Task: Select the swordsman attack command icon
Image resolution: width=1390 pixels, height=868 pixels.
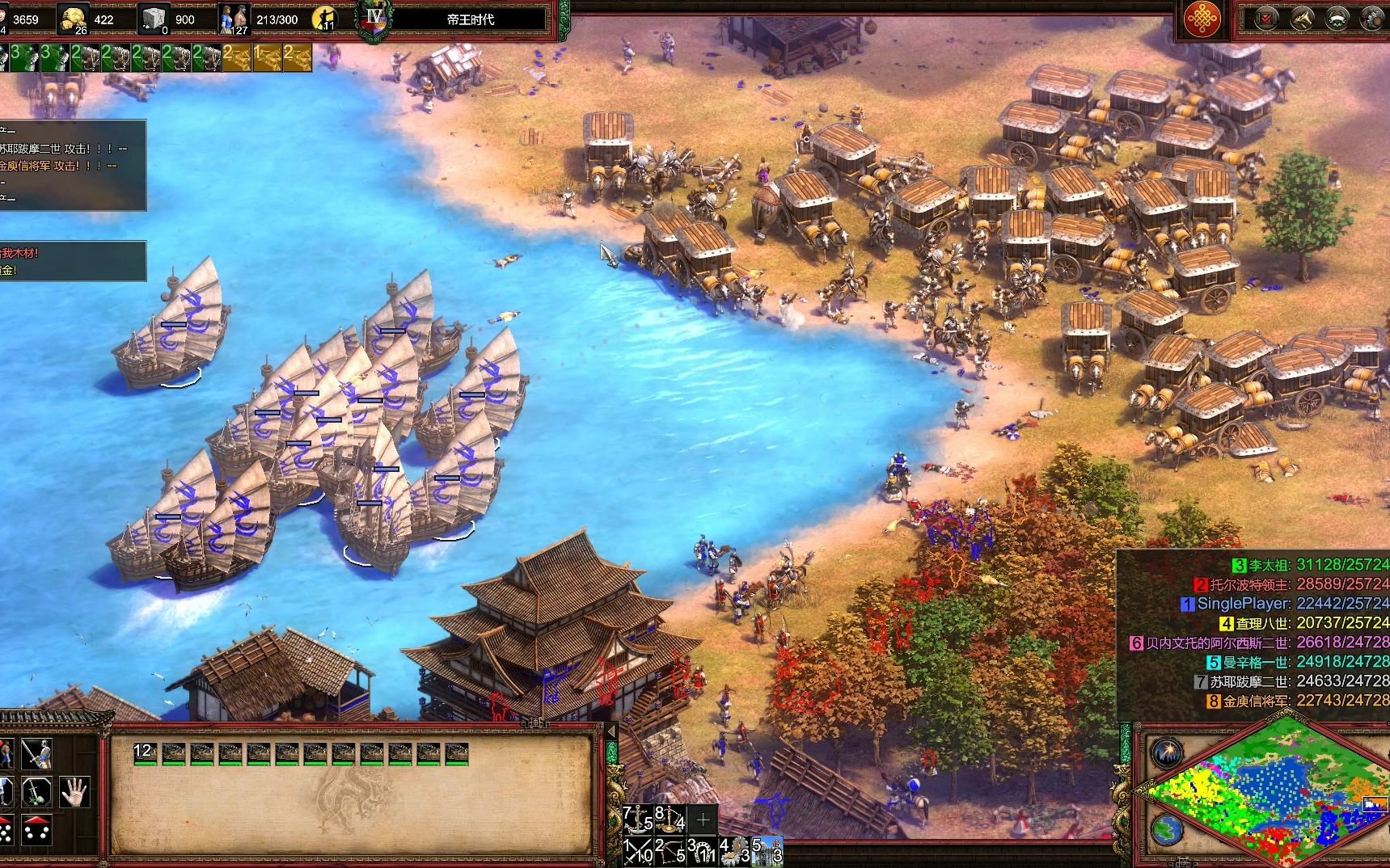Action: 36,753
